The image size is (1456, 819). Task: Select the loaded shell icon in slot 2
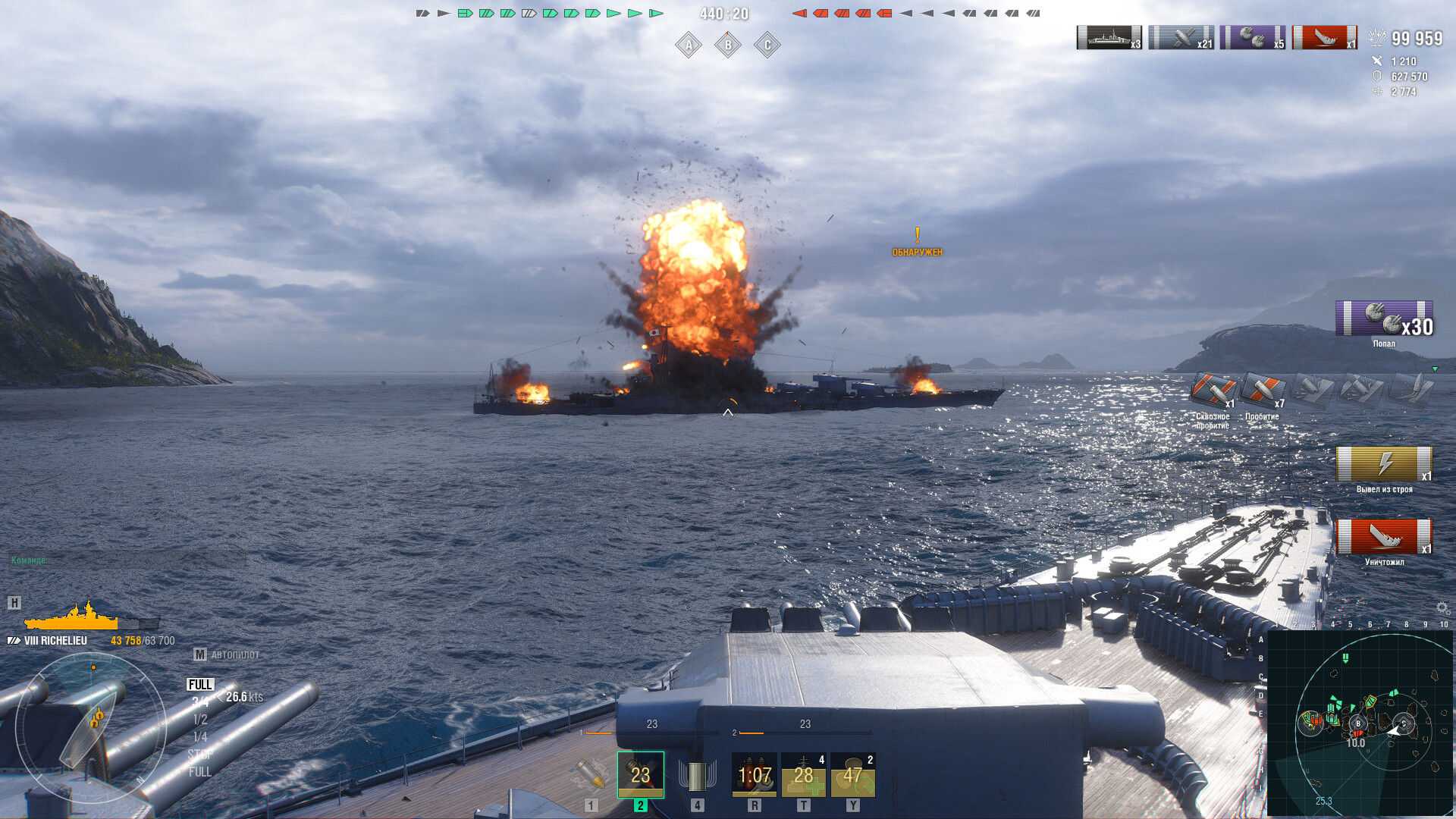(639, 776)
